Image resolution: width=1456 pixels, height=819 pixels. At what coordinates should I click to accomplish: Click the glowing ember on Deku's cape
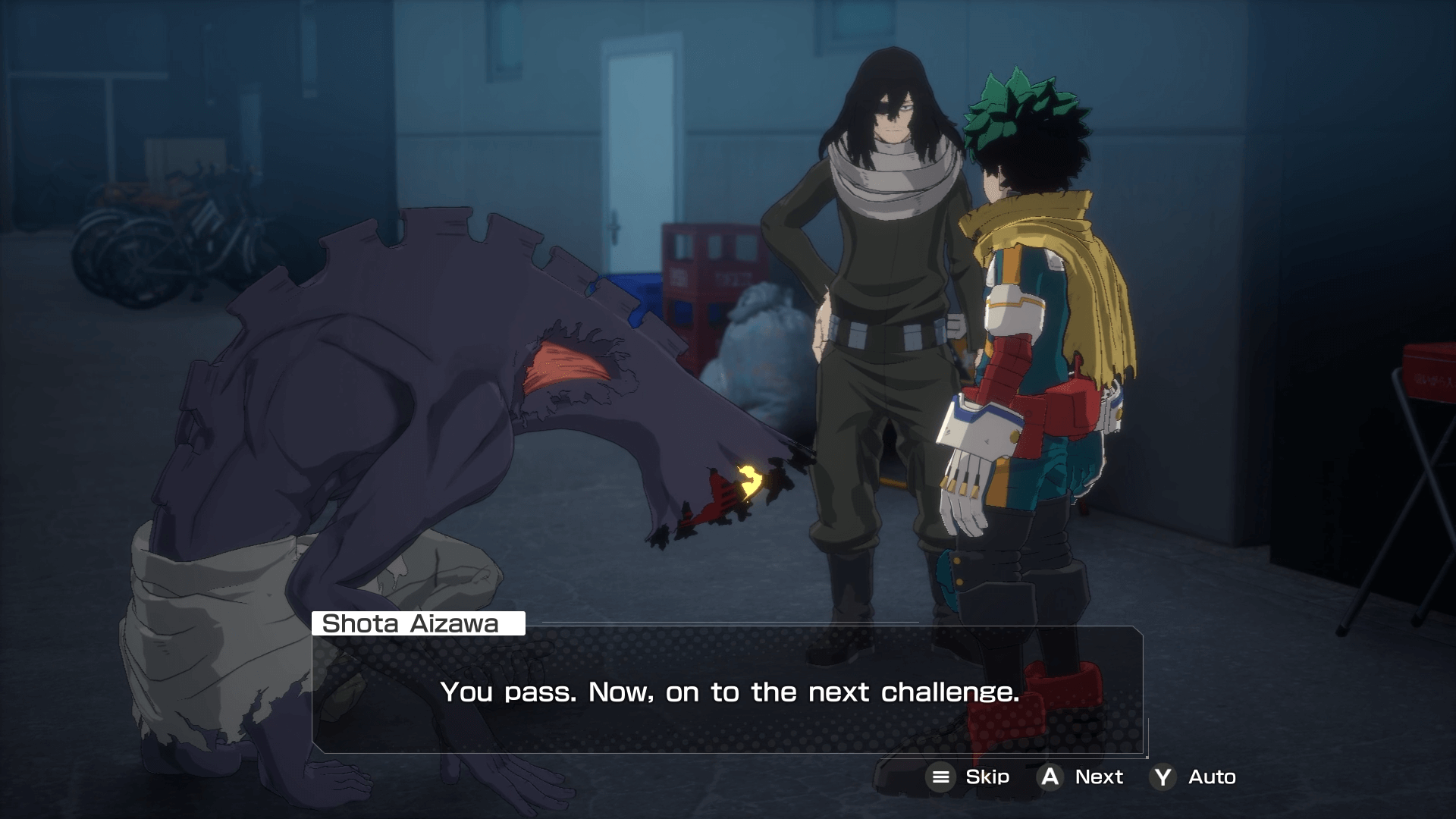coord(751,480)
